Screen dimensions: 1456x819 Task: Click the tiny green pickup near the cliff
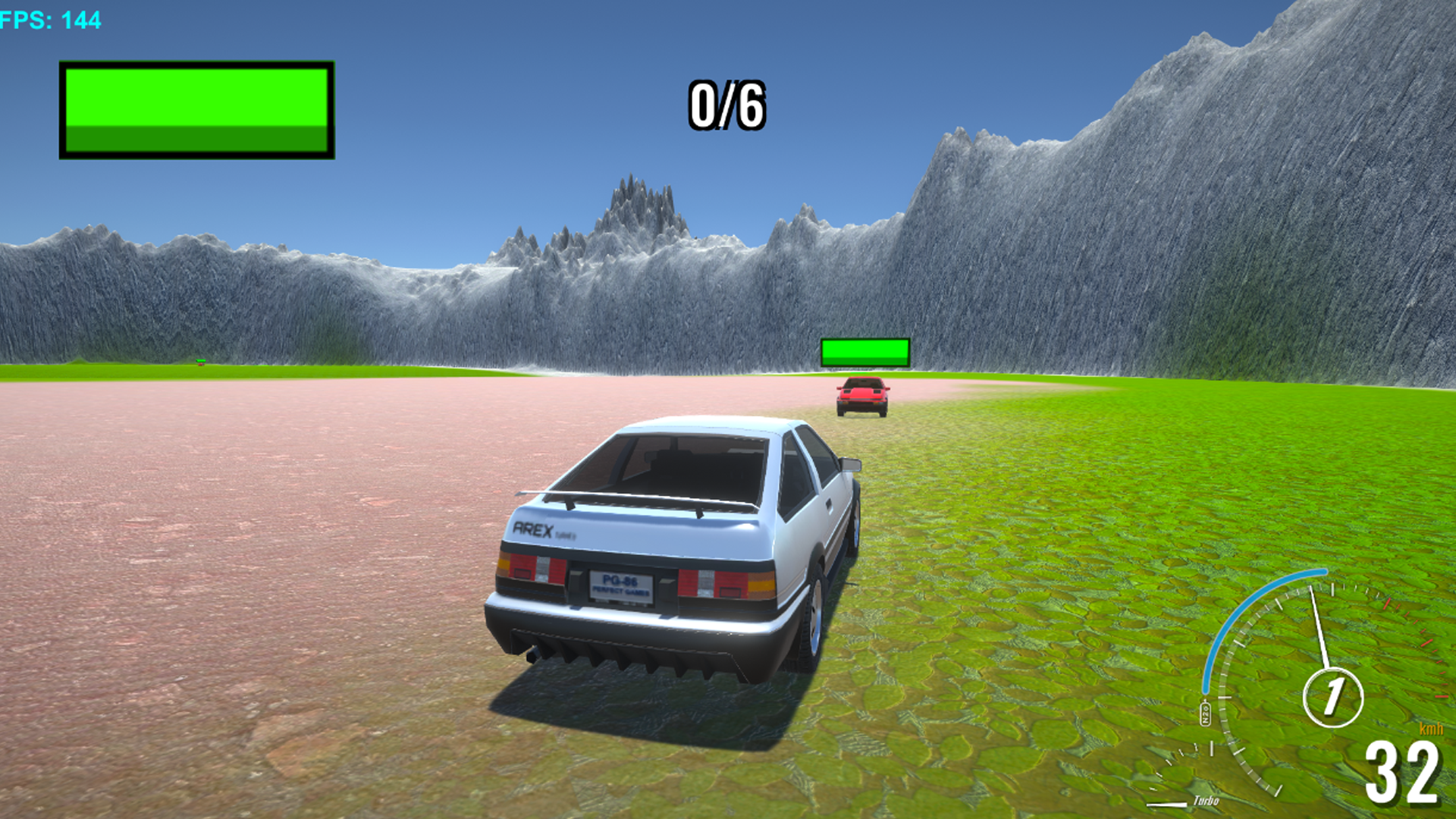pyautogui.click(x=200, y=362)
